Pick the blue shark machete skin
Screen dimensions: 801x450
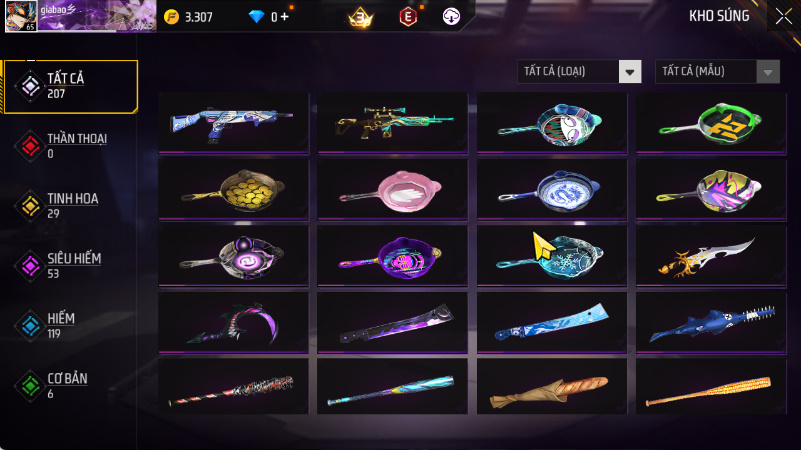pos(711,321)
